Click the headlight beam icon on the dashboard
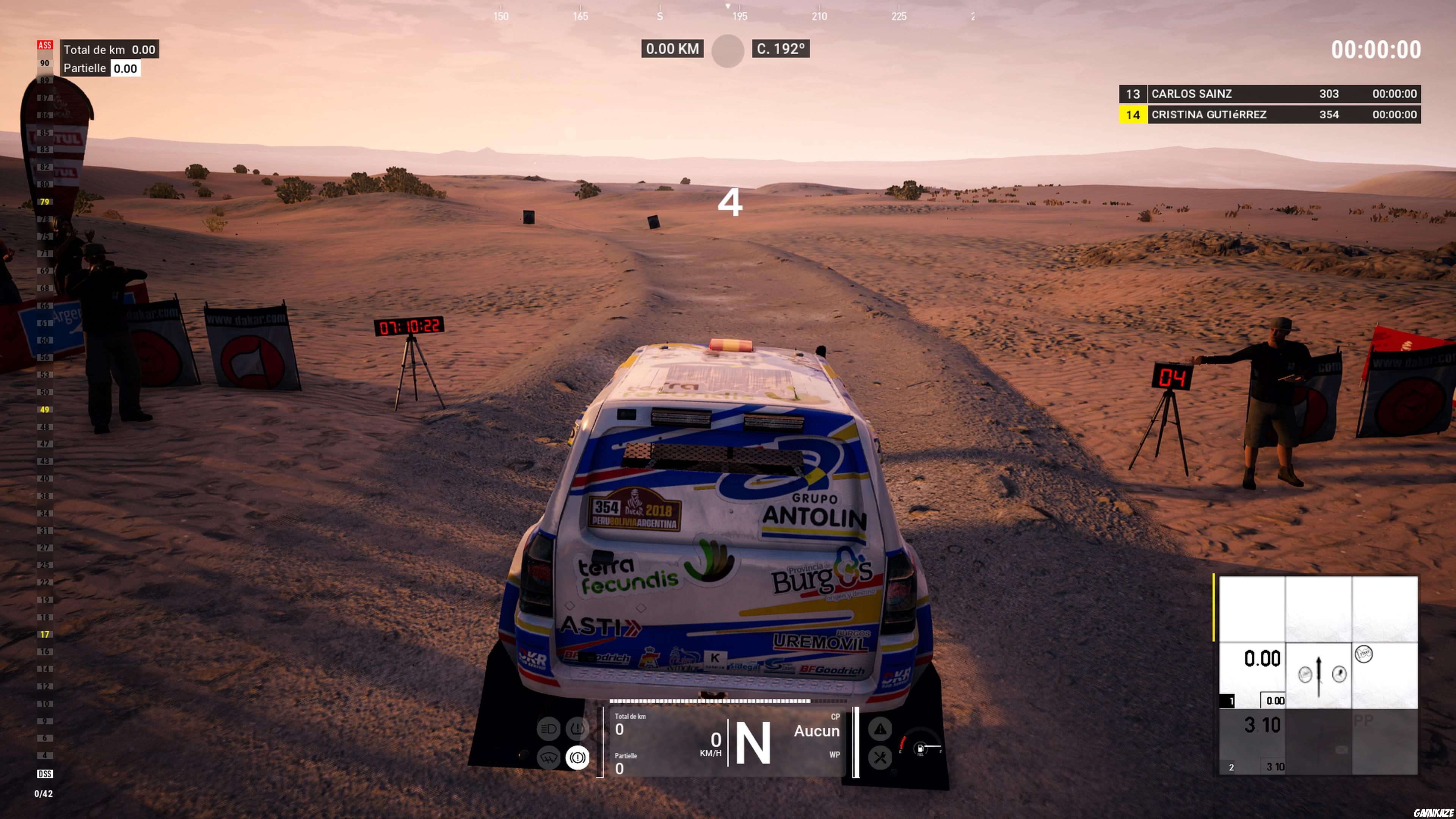Image resolution: width=1456 pixels, height=819 pixels. pyautogui.click(x=548, y=728)
